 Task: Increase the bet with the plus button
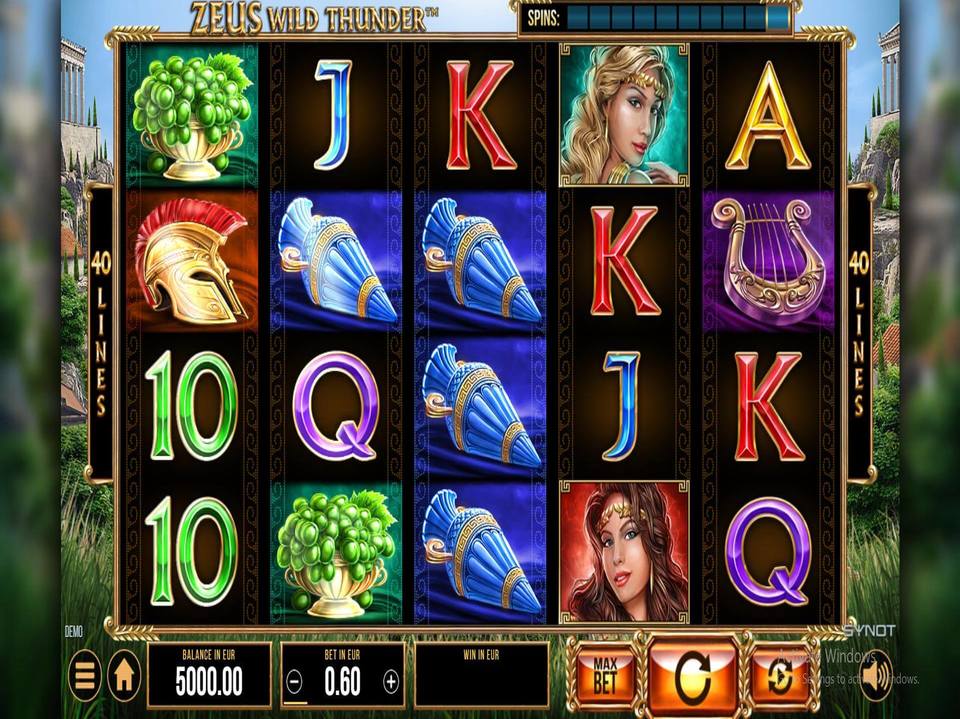(391, 682)
